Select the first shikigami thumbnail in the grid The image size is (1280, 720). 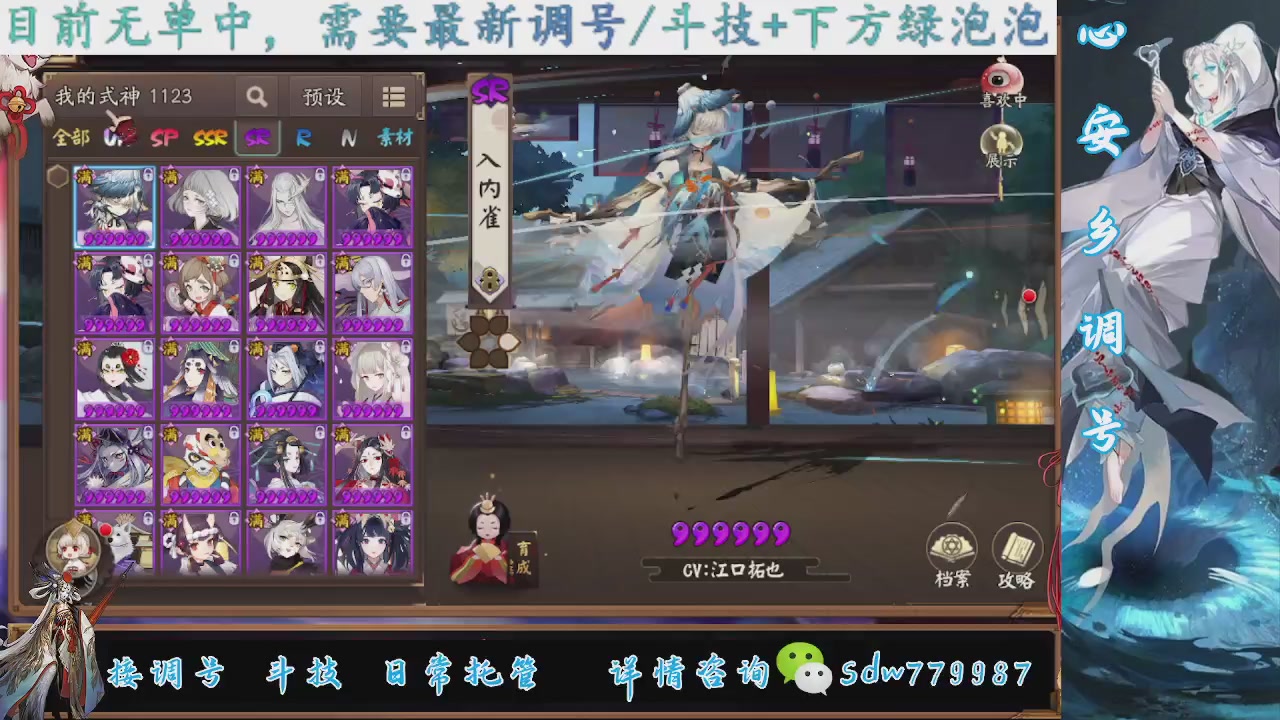coord(113,205)
